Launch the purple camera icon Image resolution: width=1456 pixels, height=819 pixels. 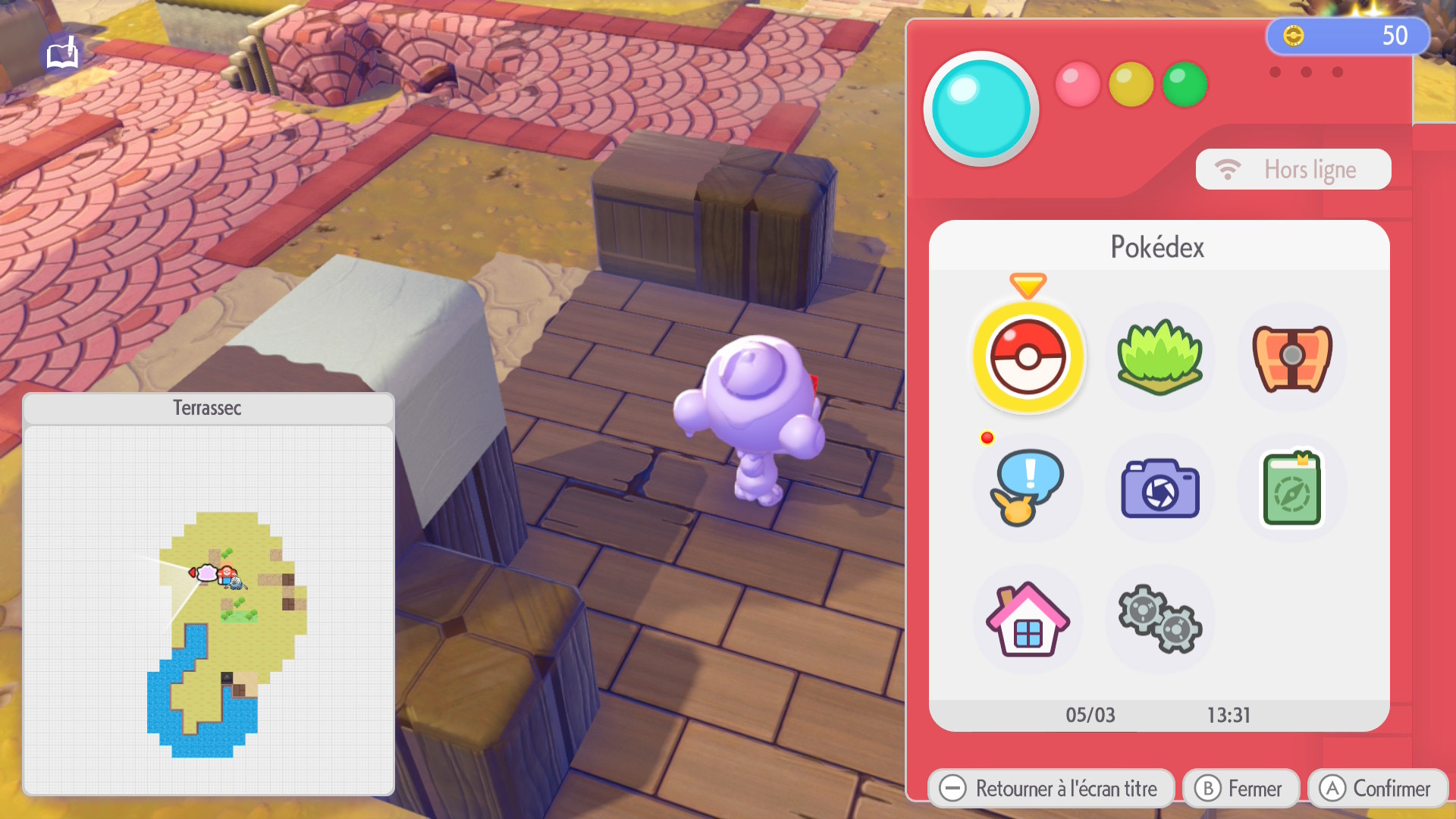(1159, 489)
